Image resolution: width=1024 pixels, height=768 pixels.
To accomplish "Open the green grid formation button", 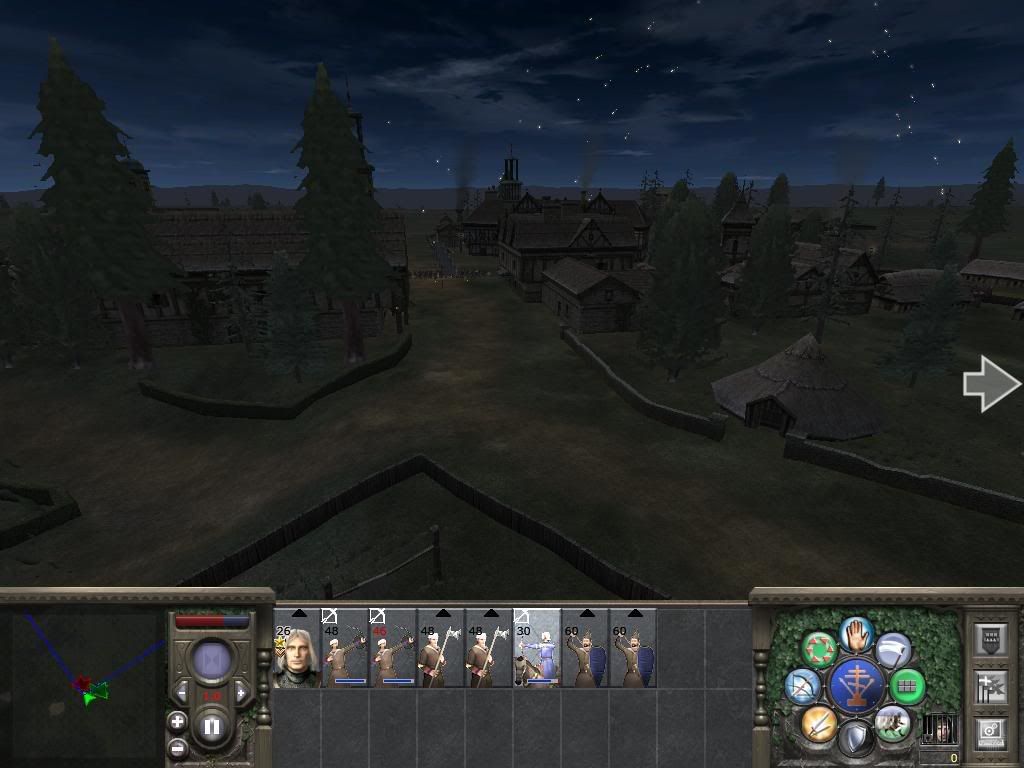I will (x=907, y=686).
